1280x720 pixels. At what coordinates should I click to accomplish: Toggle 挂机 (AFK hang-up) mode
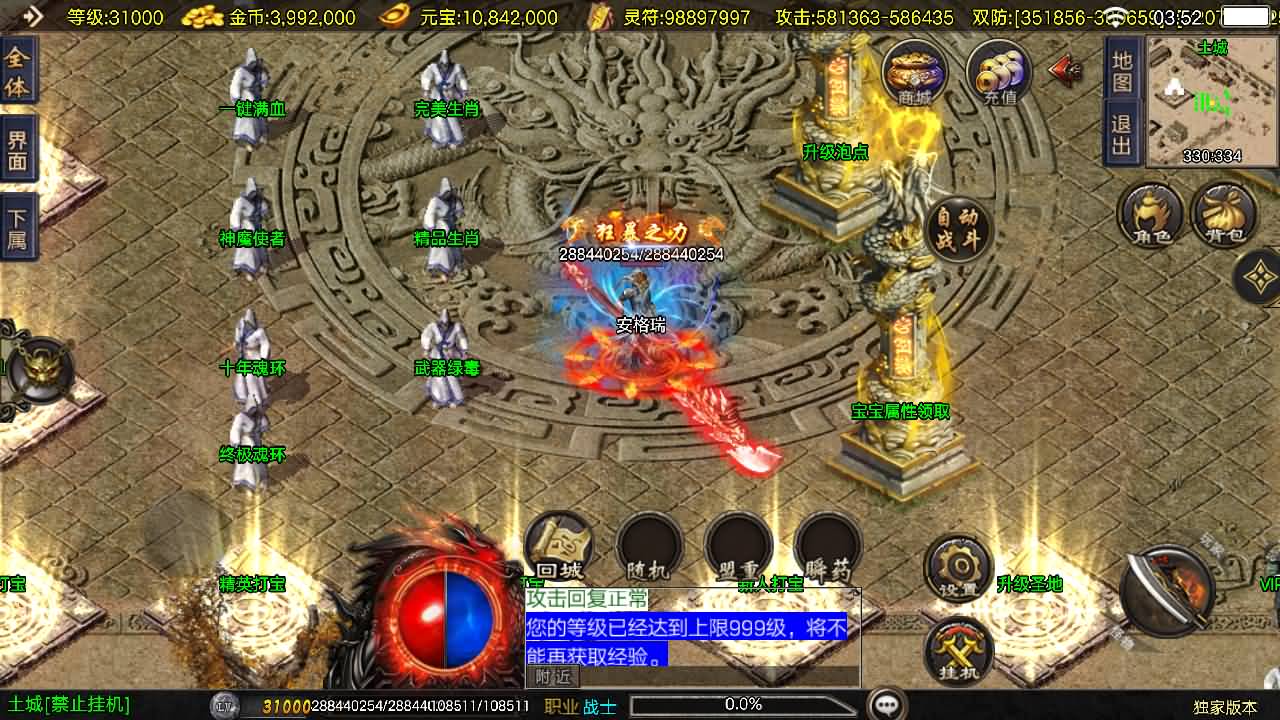pos(958,652)
